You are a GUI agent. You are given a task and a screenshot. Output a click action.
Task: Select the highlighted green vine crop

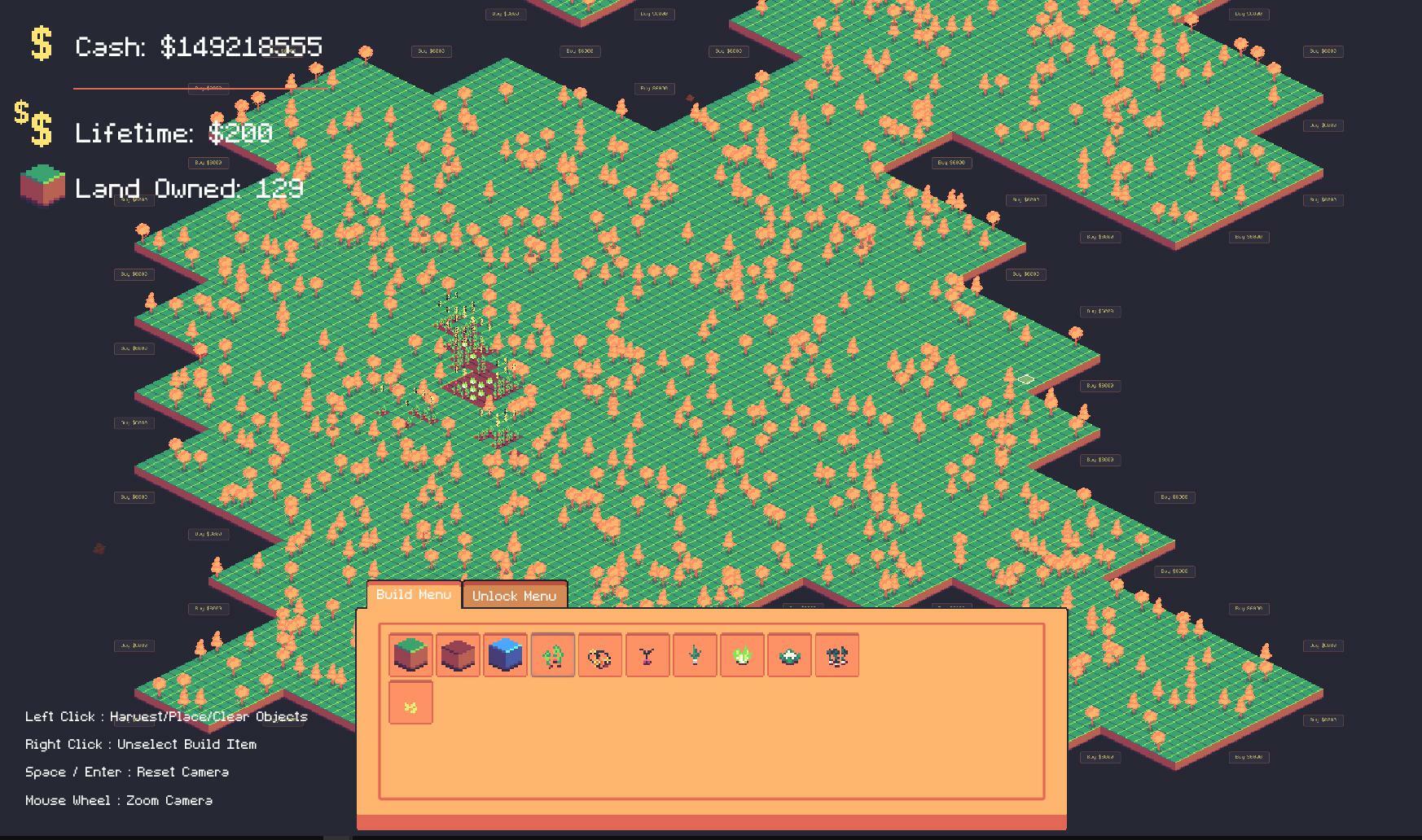553,655
